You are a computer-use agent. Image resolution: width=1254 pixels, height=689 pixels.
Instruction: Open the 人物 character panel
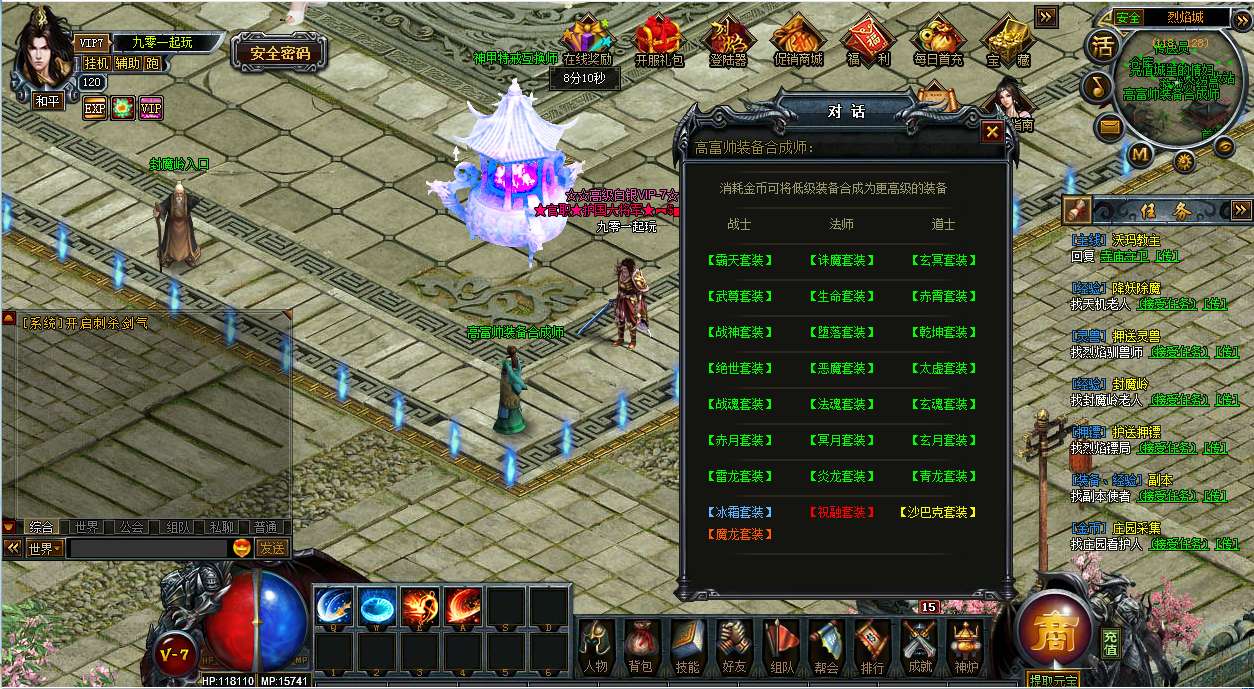pos(595,647)
